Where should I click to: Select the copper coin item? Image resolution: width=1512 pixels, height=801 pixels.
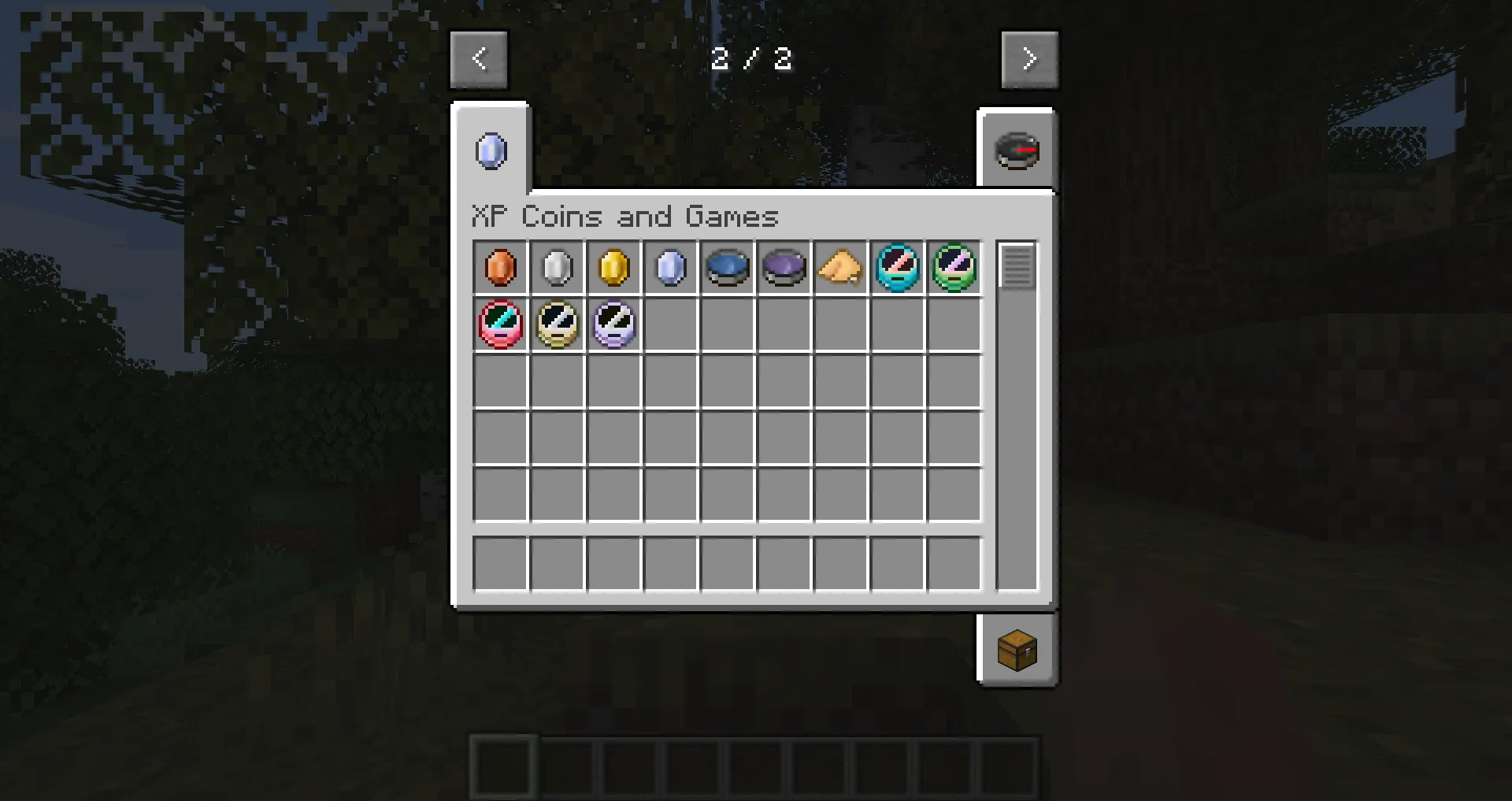coord(501,268)
